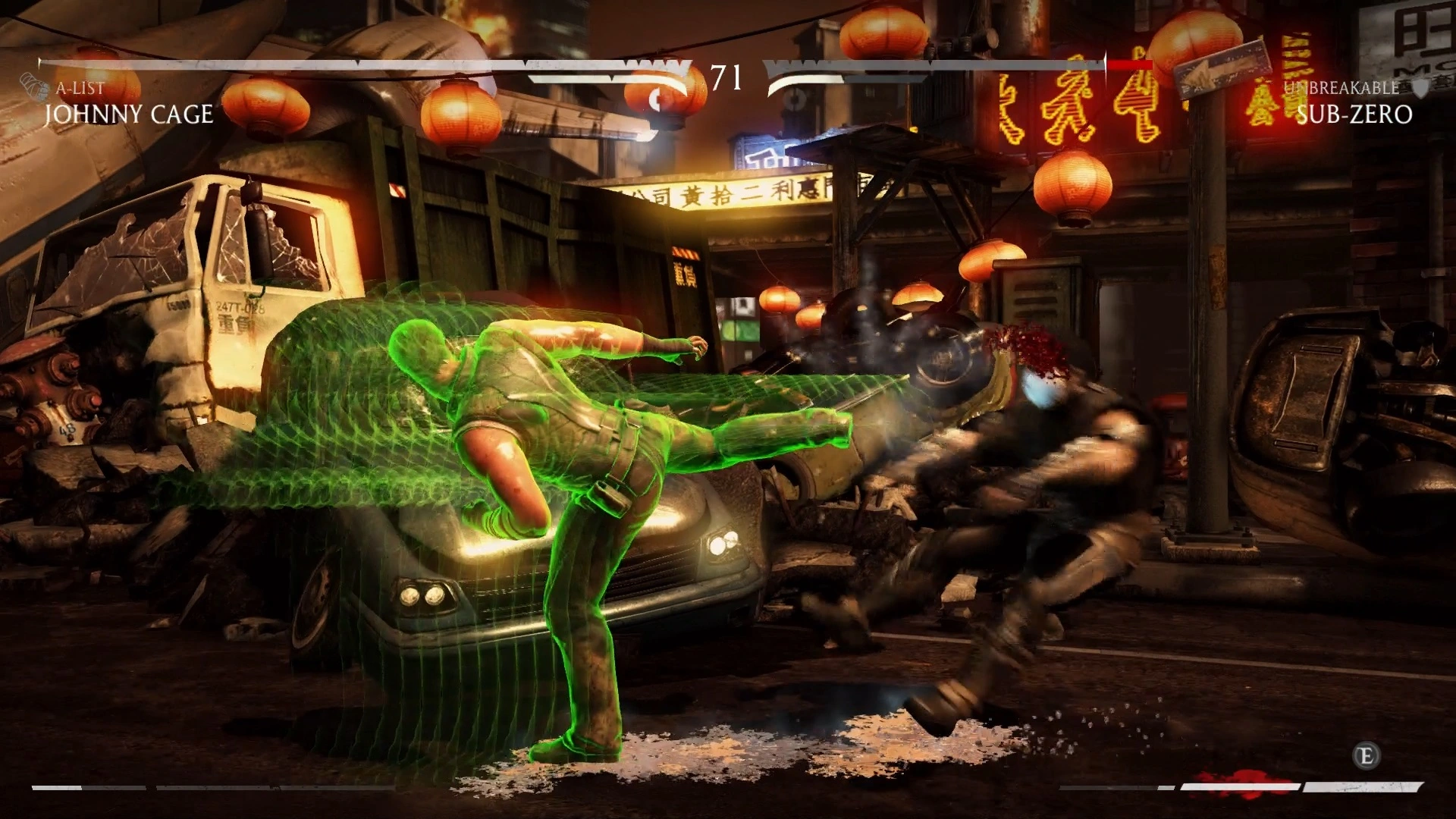
Task: Toggle the A-LIST variation label
Action: click(80, 89)
